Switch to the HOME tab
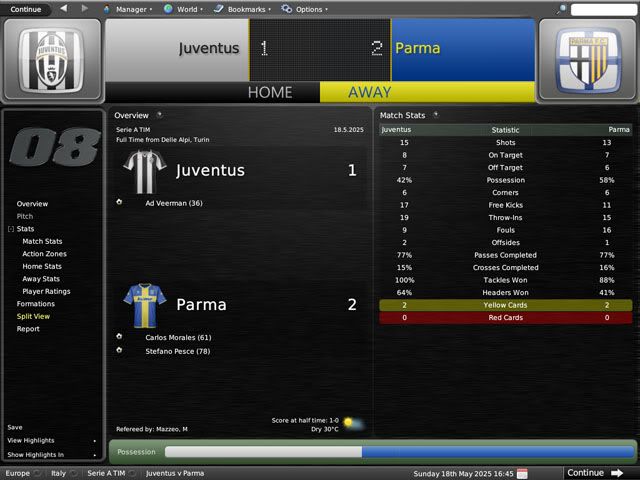640x480 pixels. click(x=269, y=92)
